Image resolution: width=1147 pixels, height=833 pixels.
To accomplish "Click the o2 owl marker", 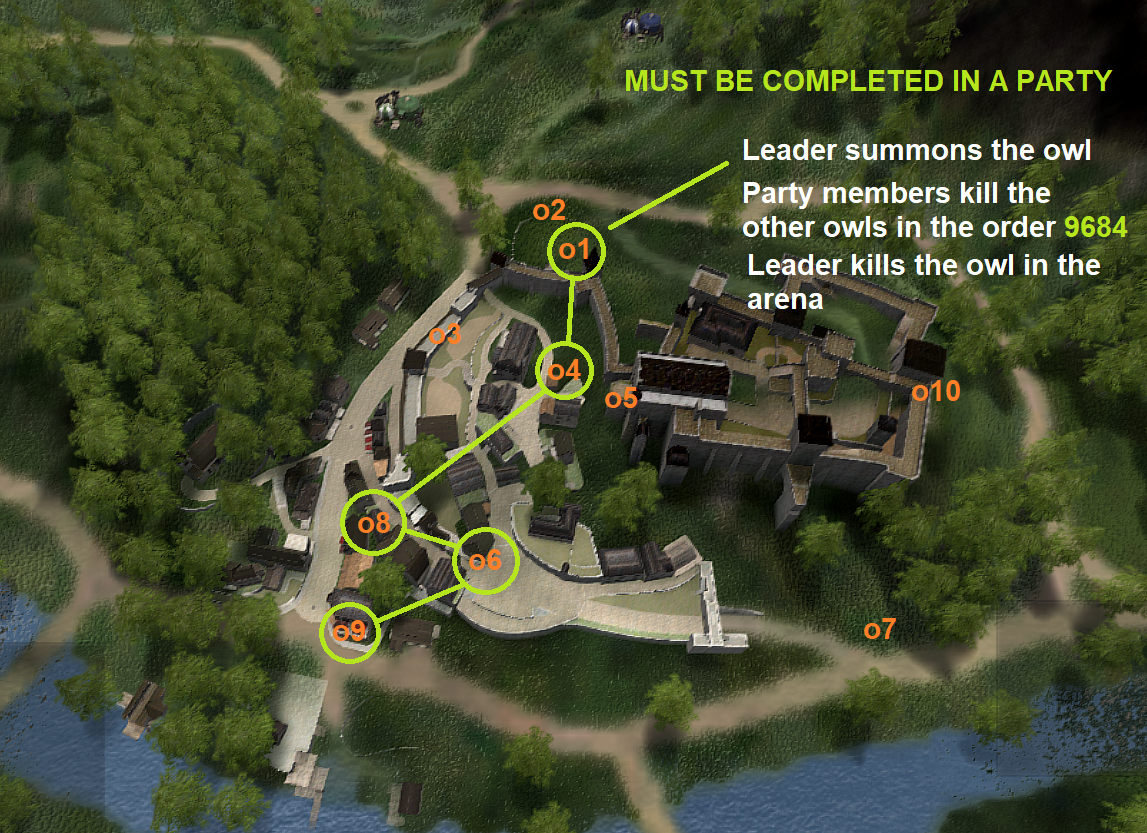I will [x=549, y=211].
